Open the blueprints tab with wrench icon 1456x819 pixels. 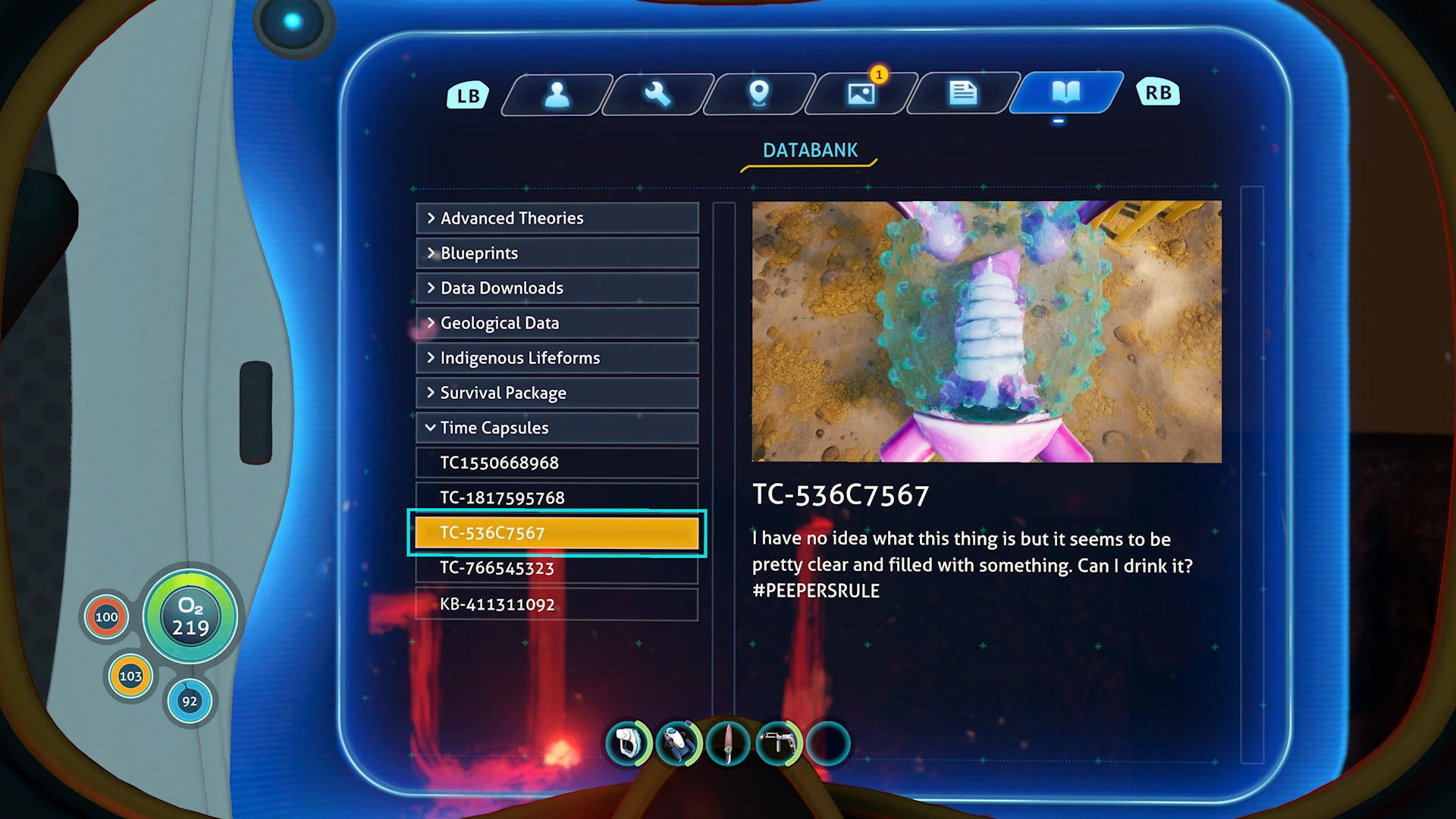click(x=657, y=93)
